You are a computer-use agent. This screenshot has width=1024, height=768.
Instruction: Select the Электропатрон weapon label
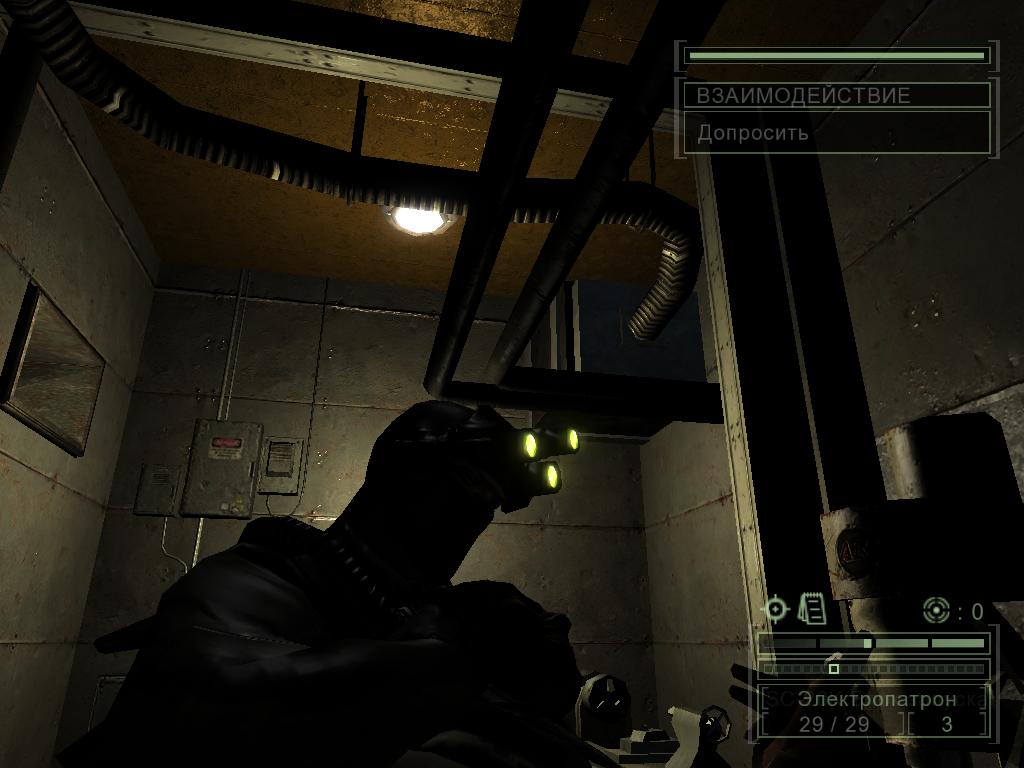(876, 700)
